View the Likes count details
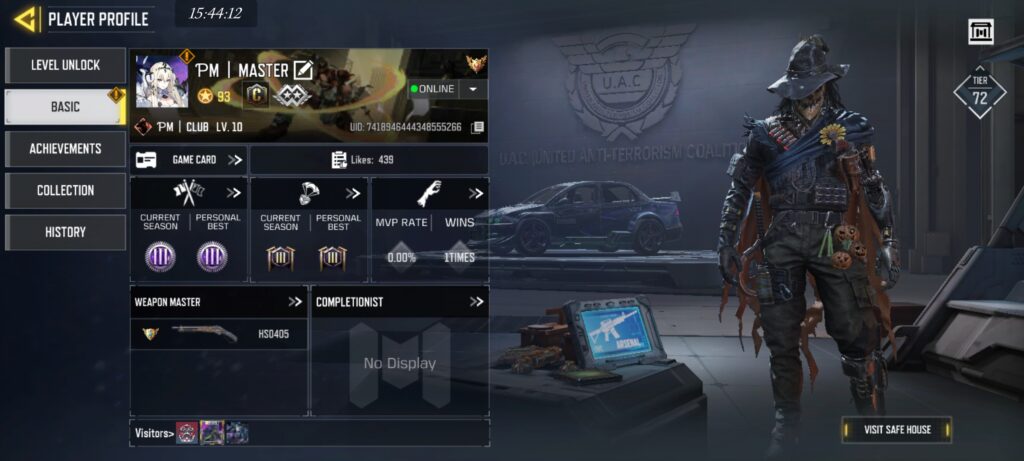1024x461 pixels. click(368, 160)
